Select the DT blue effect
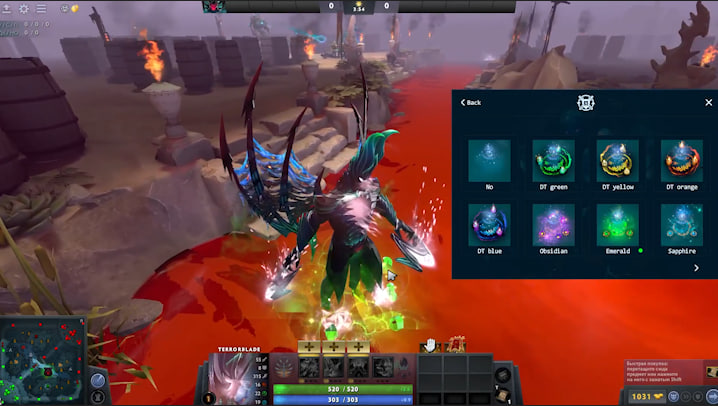The height and width of the screenshot is (406, 718). (489, 225)
